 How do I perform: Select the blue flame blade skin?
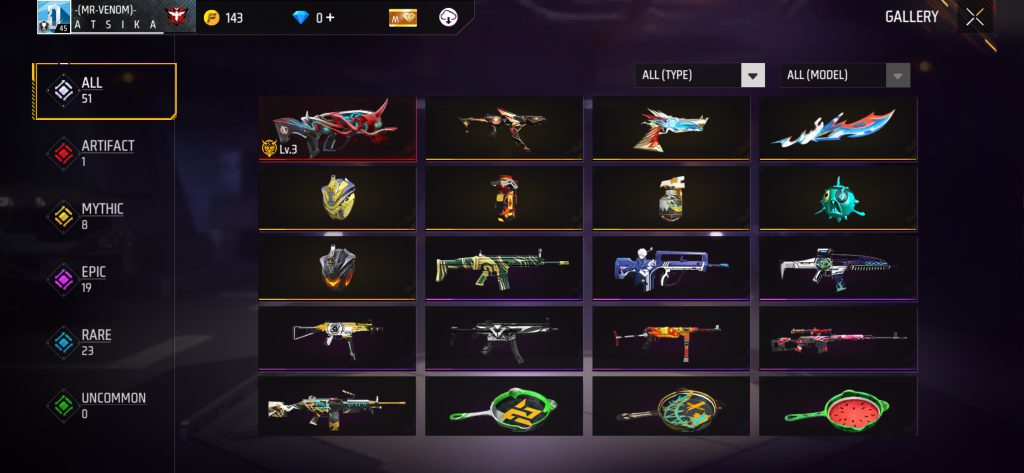838,128
